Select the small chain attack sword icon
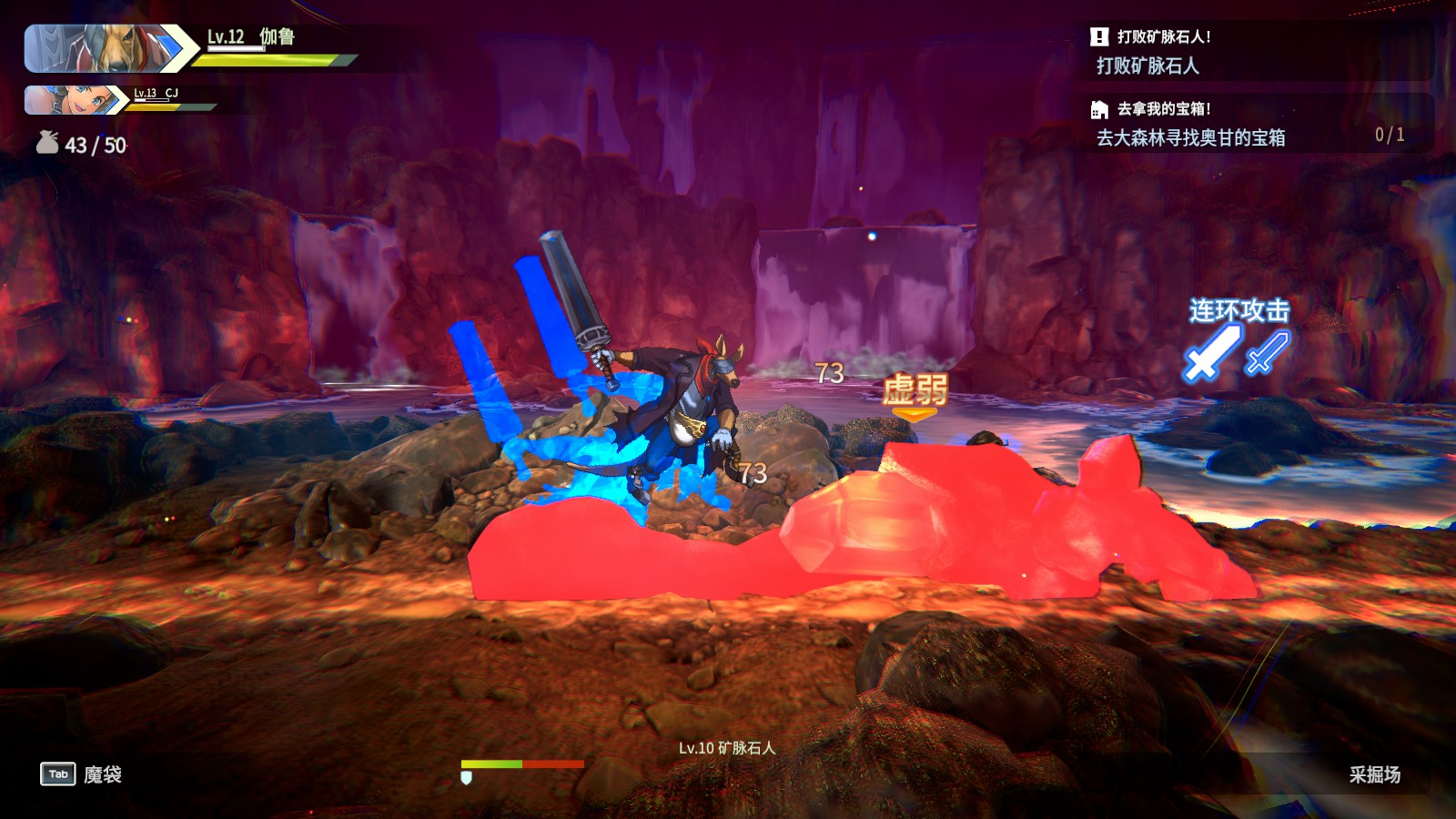 click(1267, 352)
